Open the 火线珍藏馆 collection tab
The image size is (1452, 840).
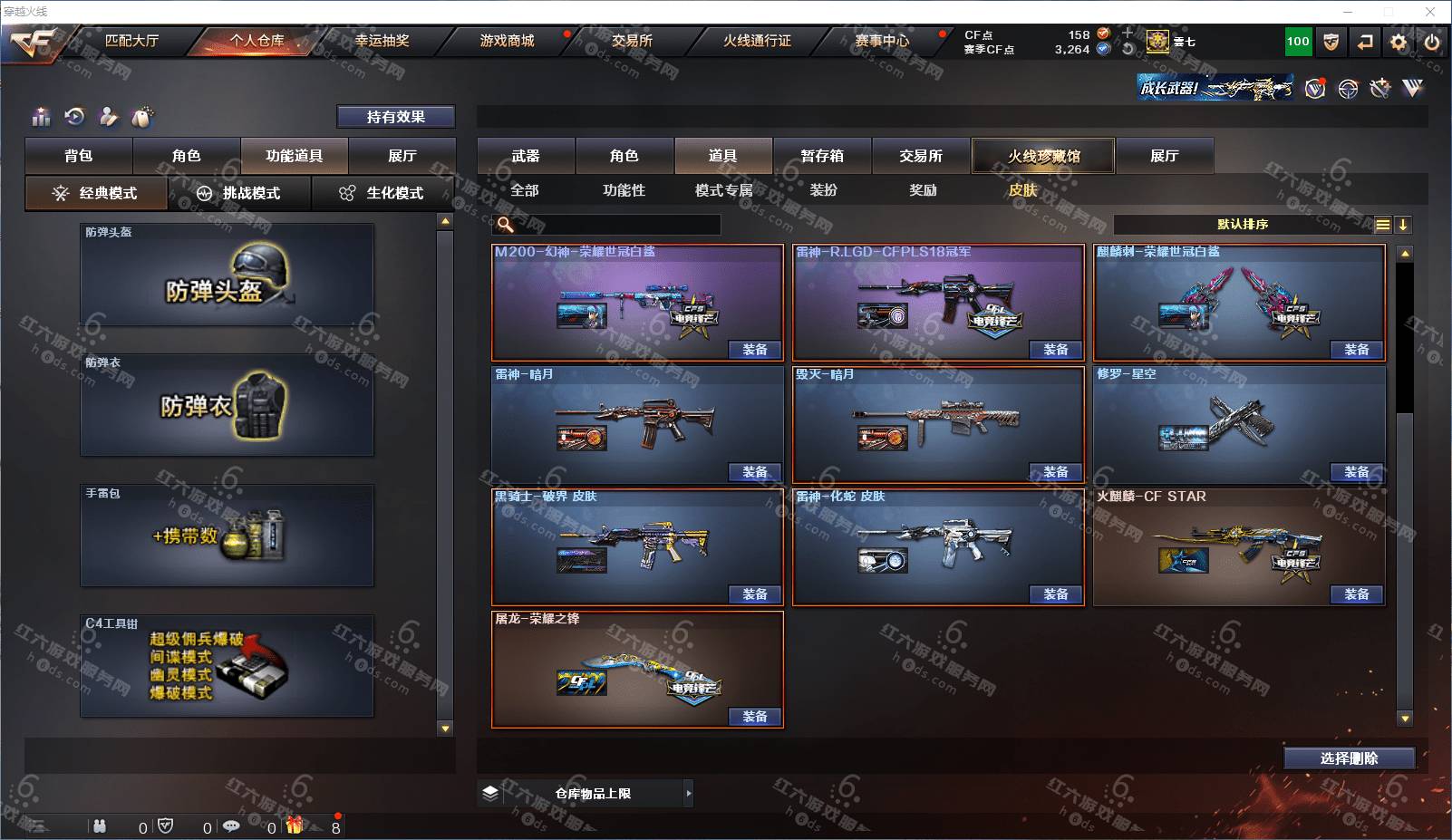coord(1043,156)
